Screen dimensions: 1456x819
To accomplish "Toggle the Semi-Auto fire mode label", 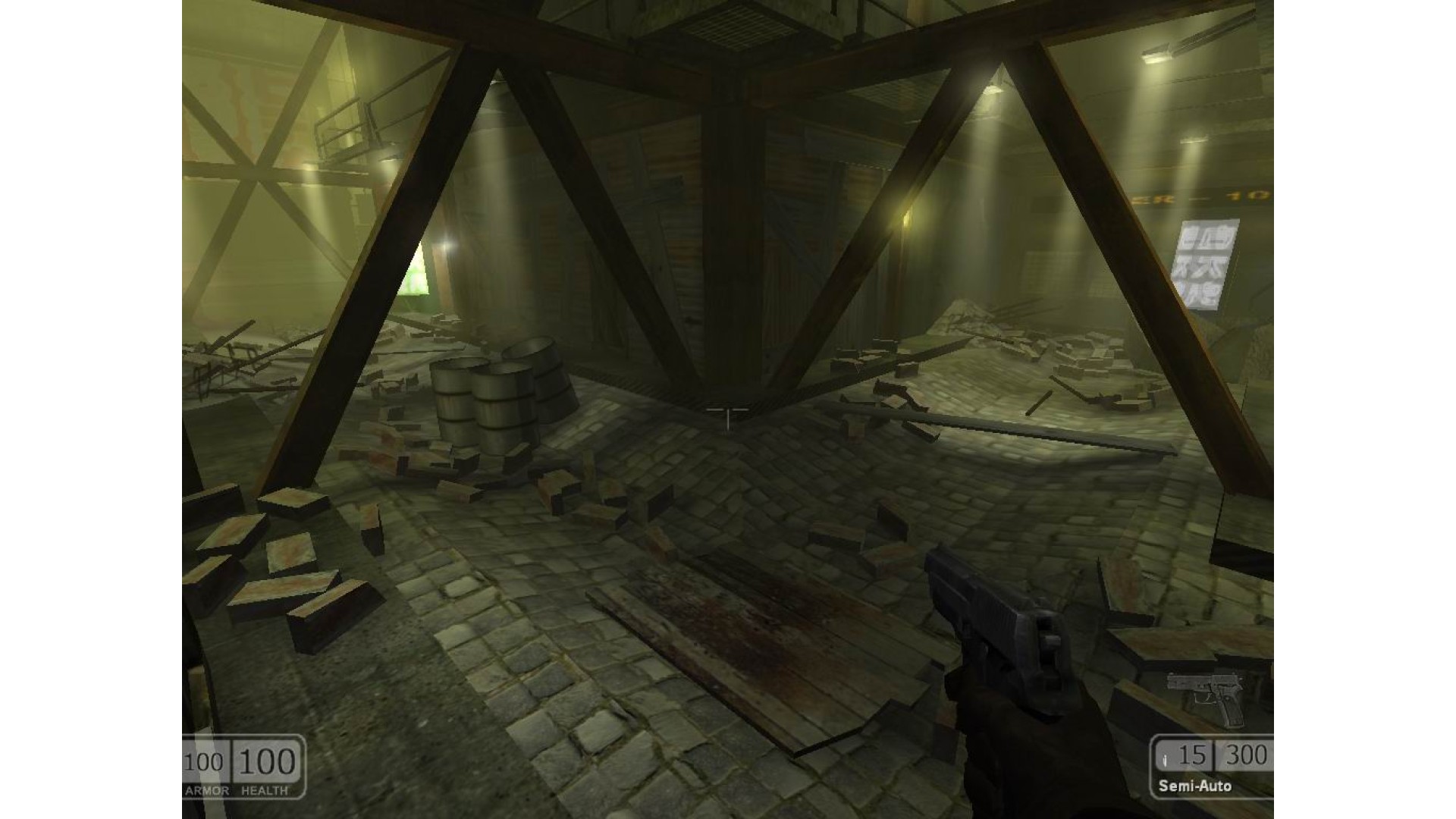I will [x=1194, y=786].
